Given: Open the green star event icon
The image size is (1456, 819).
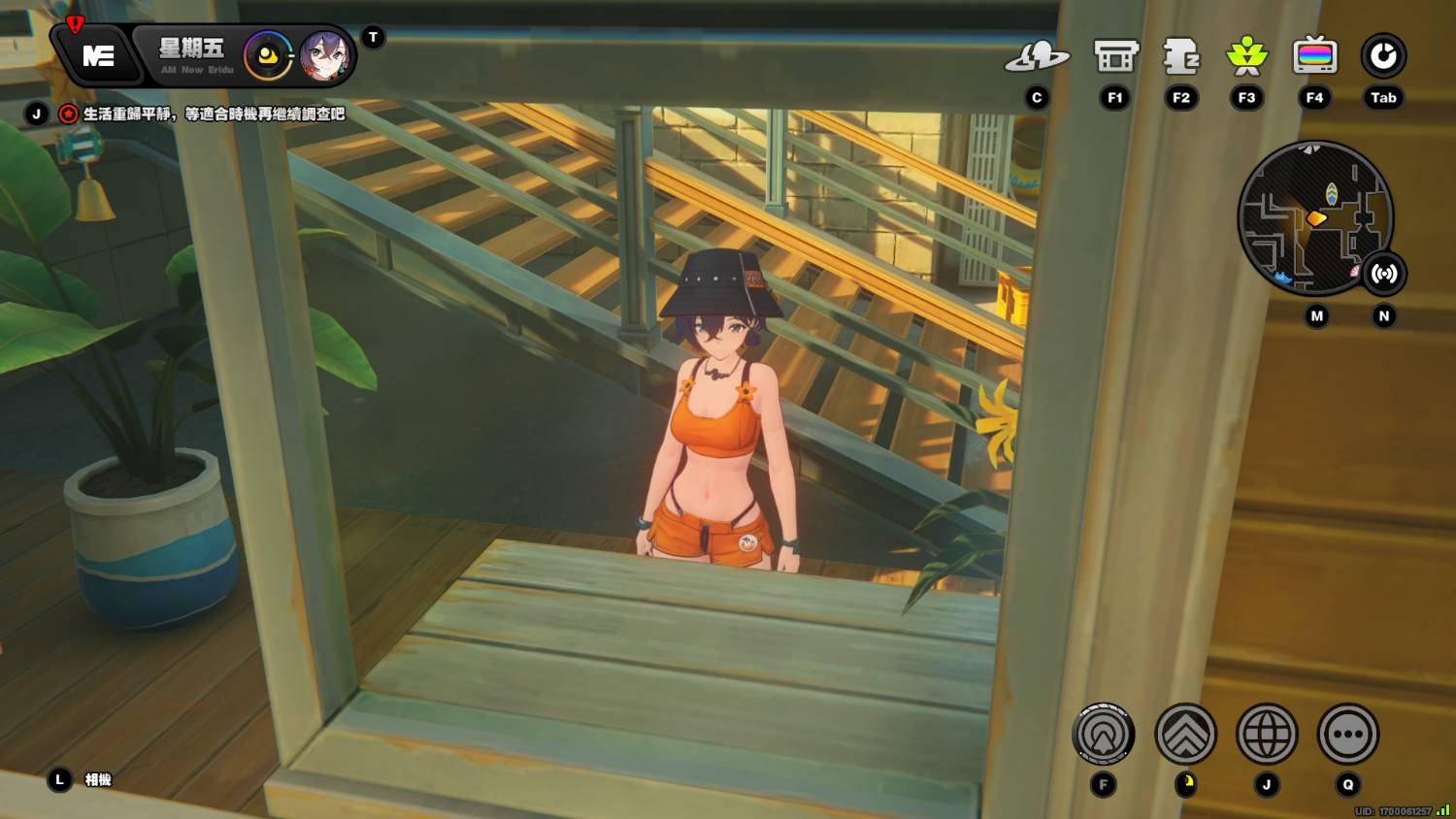Looking at the screenshot, I should 1247,57.
